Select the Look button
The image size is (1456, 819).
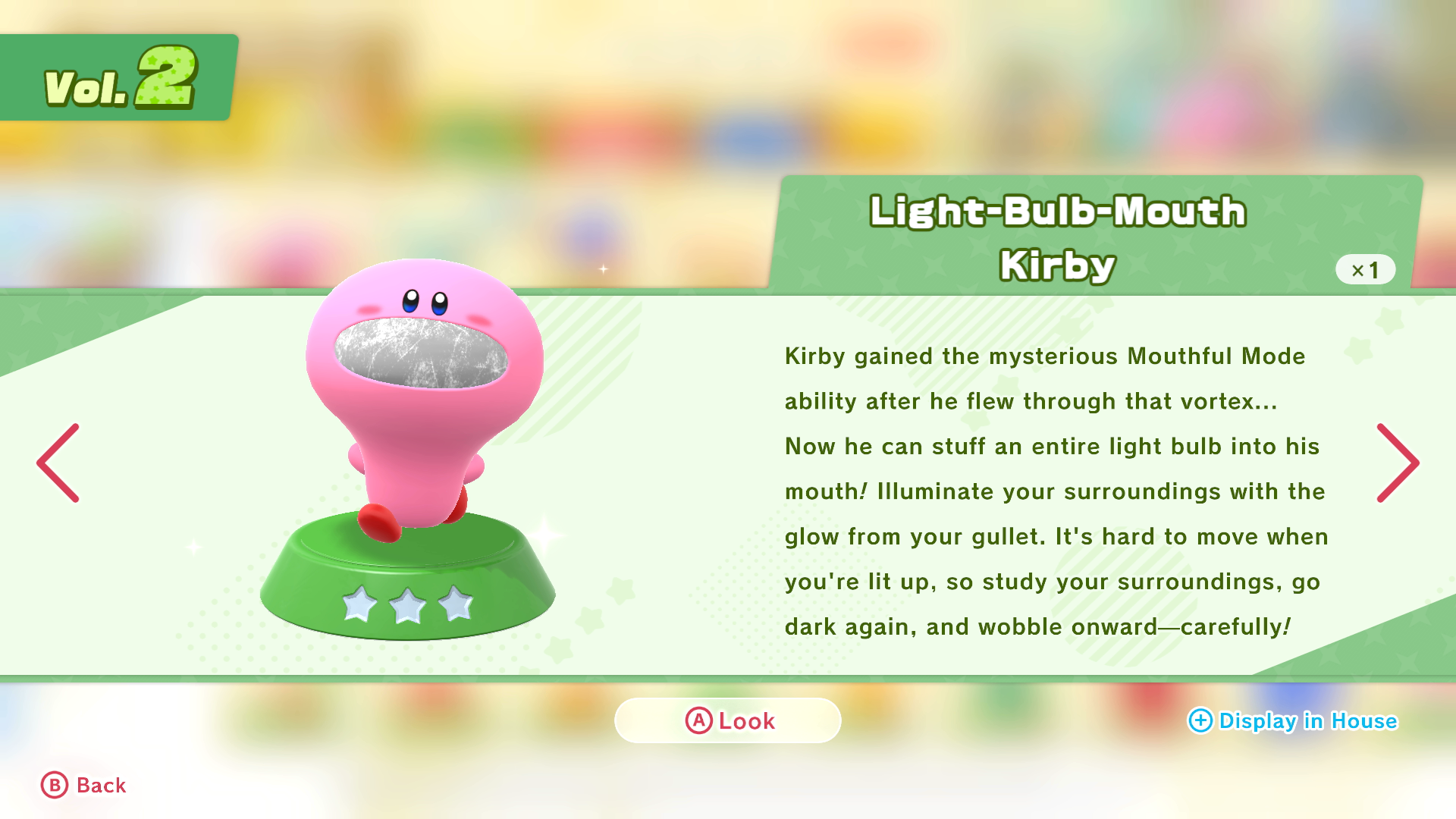pyautogui.click(x=728, y=720)
